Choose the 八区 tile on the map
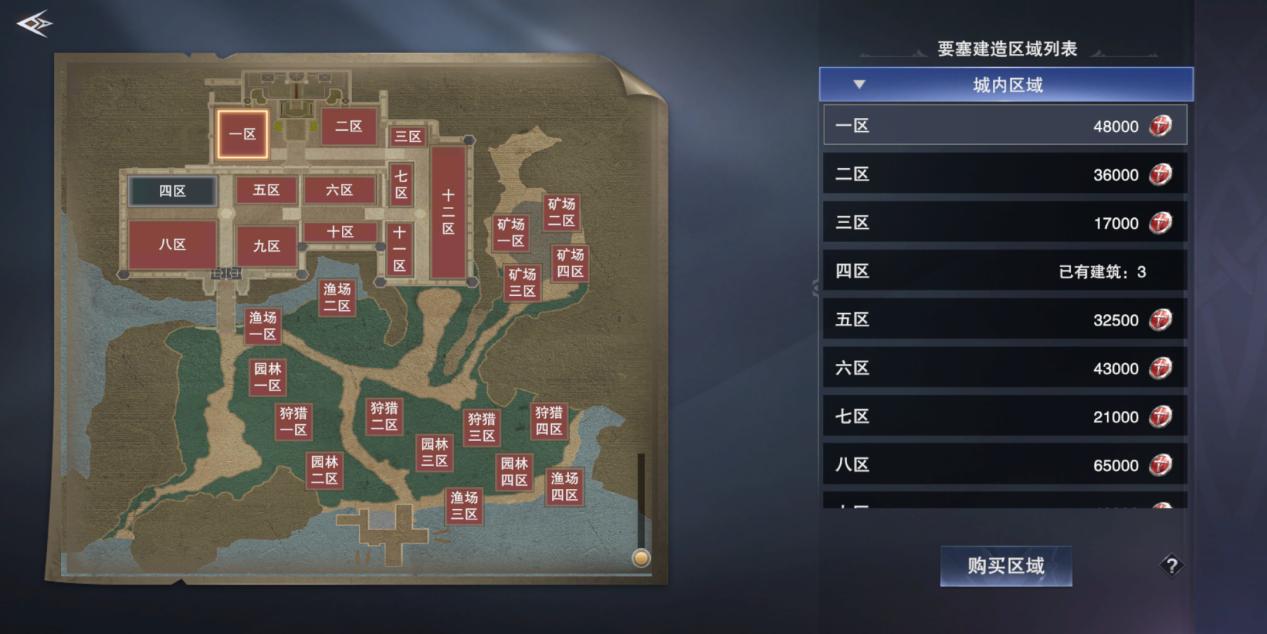The width and height of the screenshot is (1267, 634). pos(173,245)
